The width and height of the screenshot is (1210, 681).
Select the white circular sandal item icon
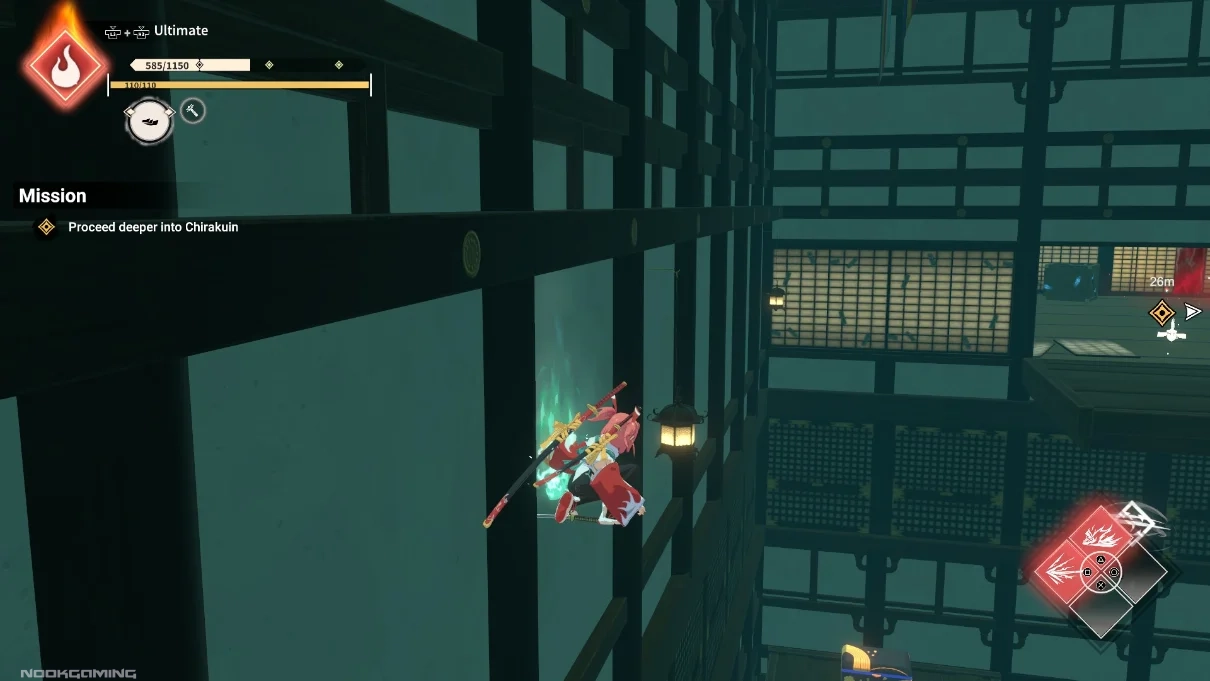click(x=149, y=121)
